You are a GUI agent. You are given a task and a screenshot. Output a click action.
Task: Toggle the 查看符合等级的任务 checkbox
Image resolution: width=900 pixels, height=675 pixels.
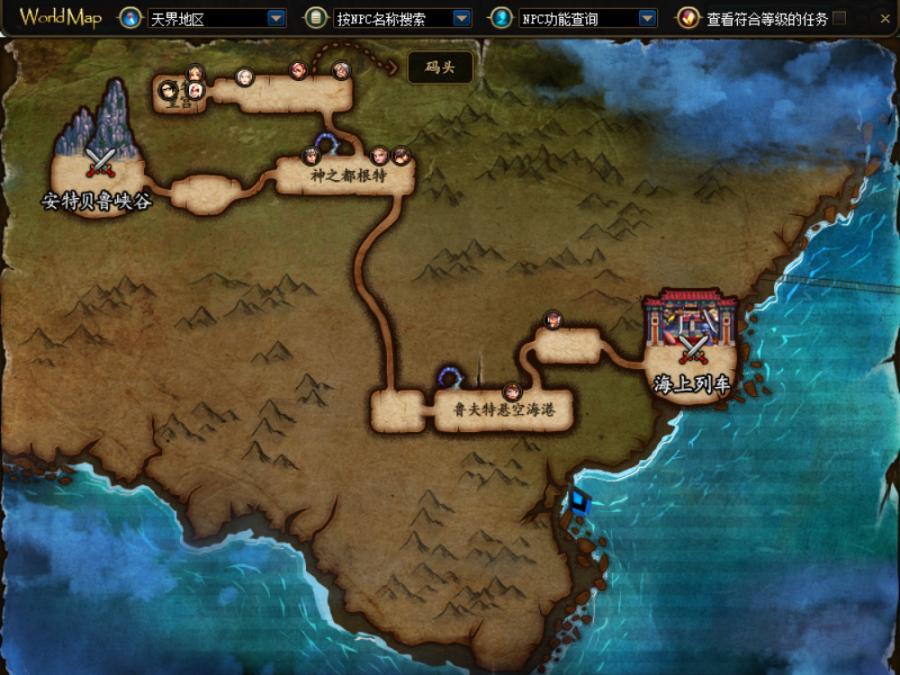[839, 18]
